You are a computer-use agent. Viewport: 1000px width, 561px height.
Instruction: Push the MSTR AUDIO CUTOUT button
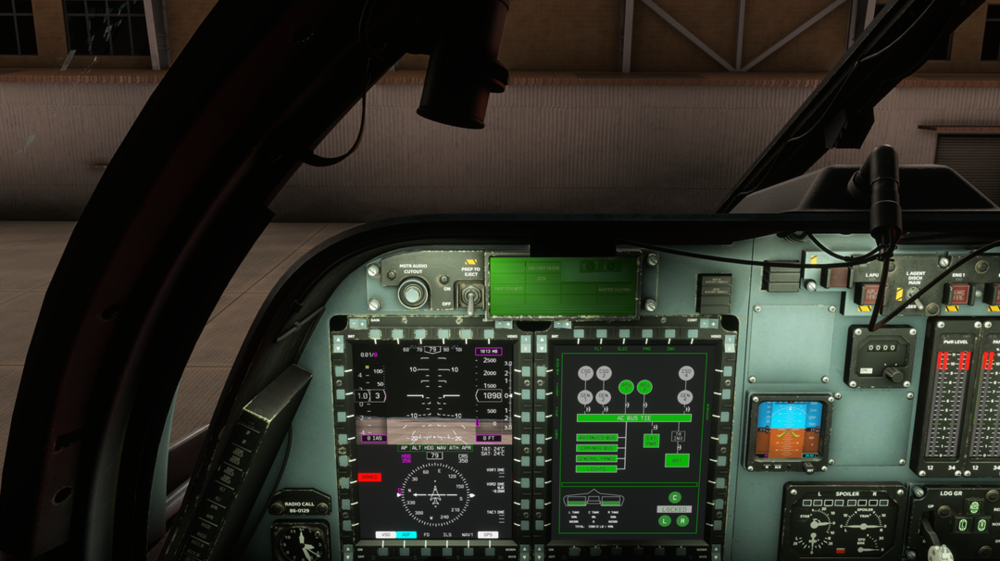[x=409, y=293]
